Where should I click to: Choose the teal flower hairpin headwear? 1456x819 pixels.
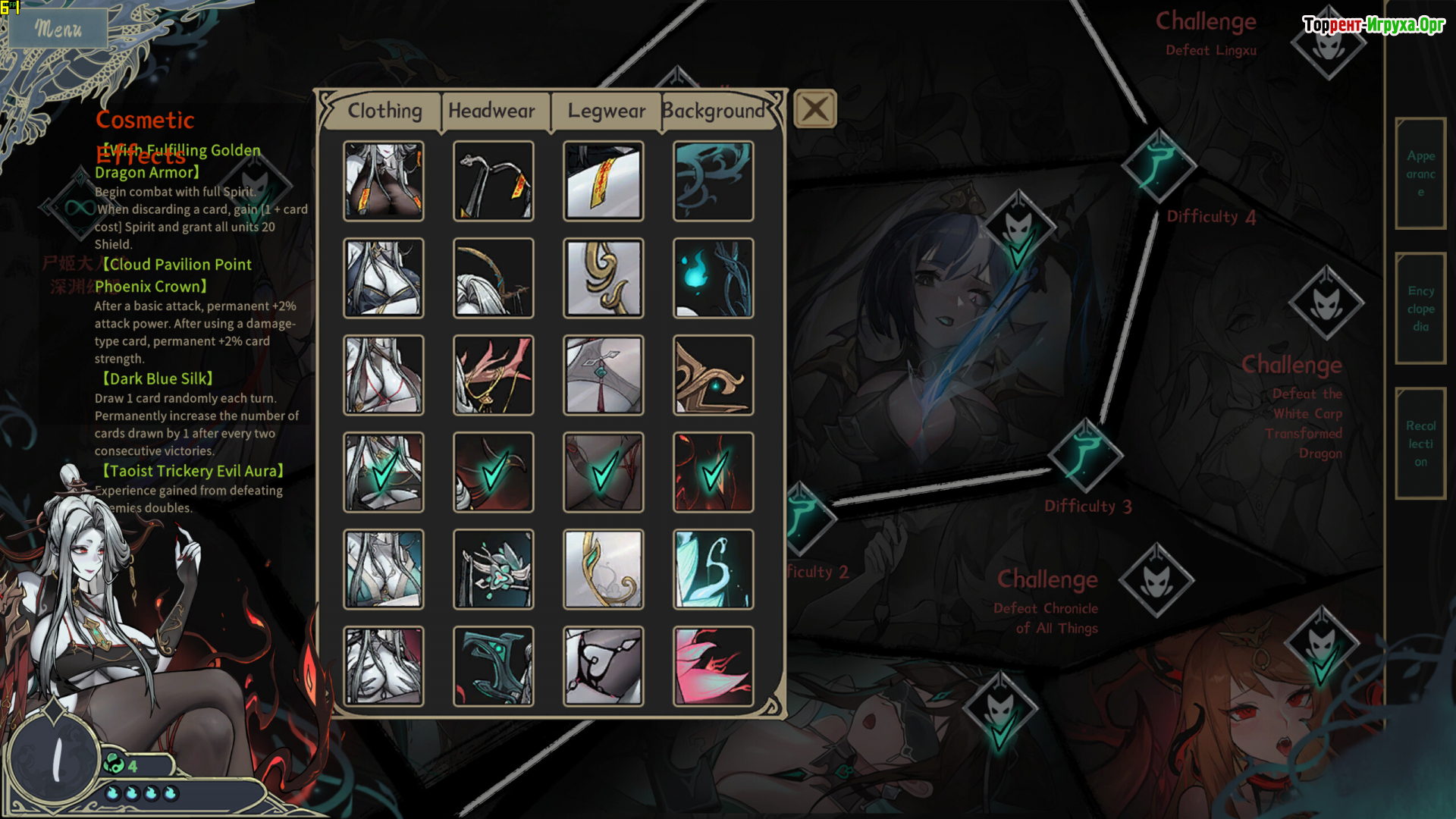point(493,569)
